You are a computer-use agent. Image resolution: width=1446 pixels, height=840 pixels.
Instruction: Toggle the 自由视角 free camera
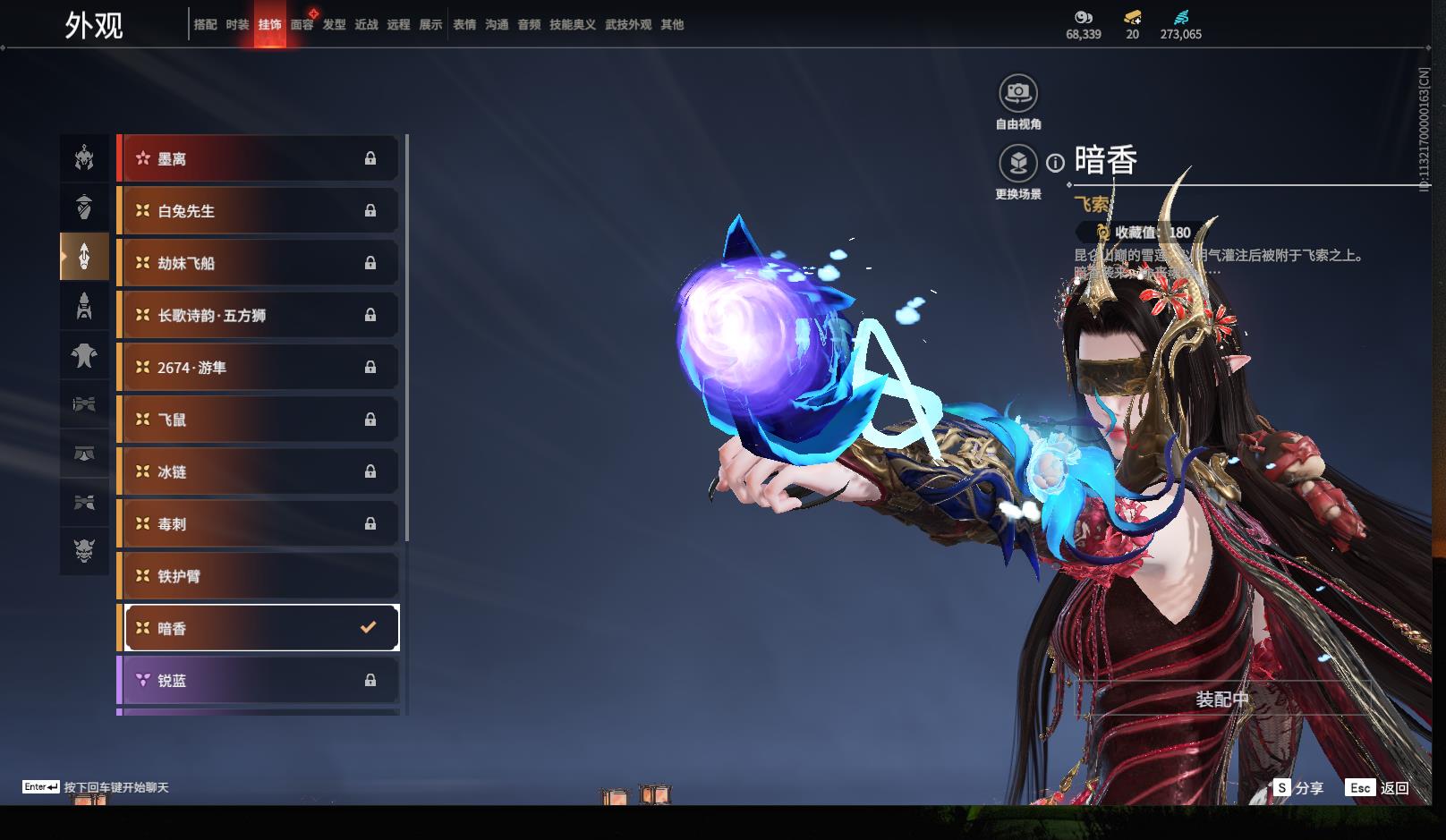click(x=1018, y=93)
